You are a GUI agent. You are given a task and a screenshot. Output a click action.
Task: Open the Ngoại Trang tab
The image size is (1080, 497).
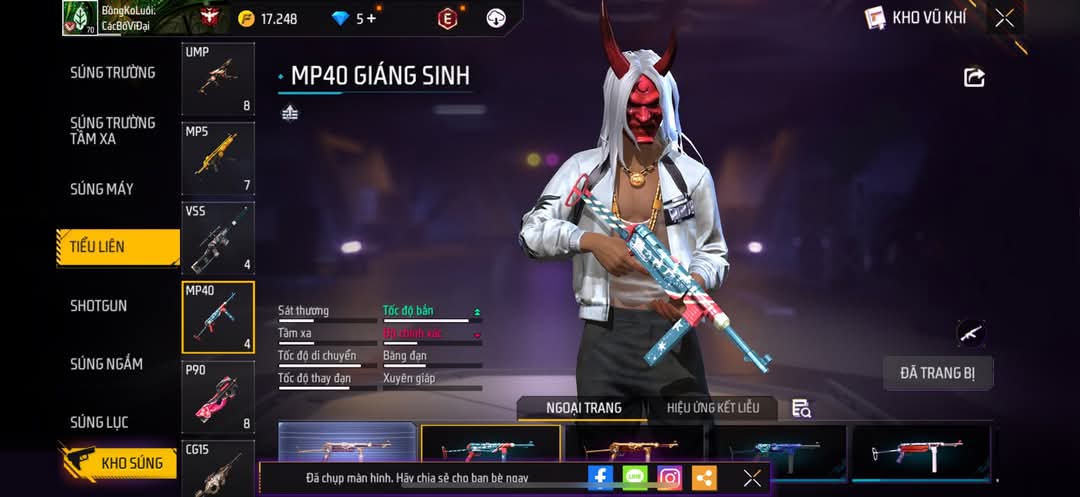point(583,407)
